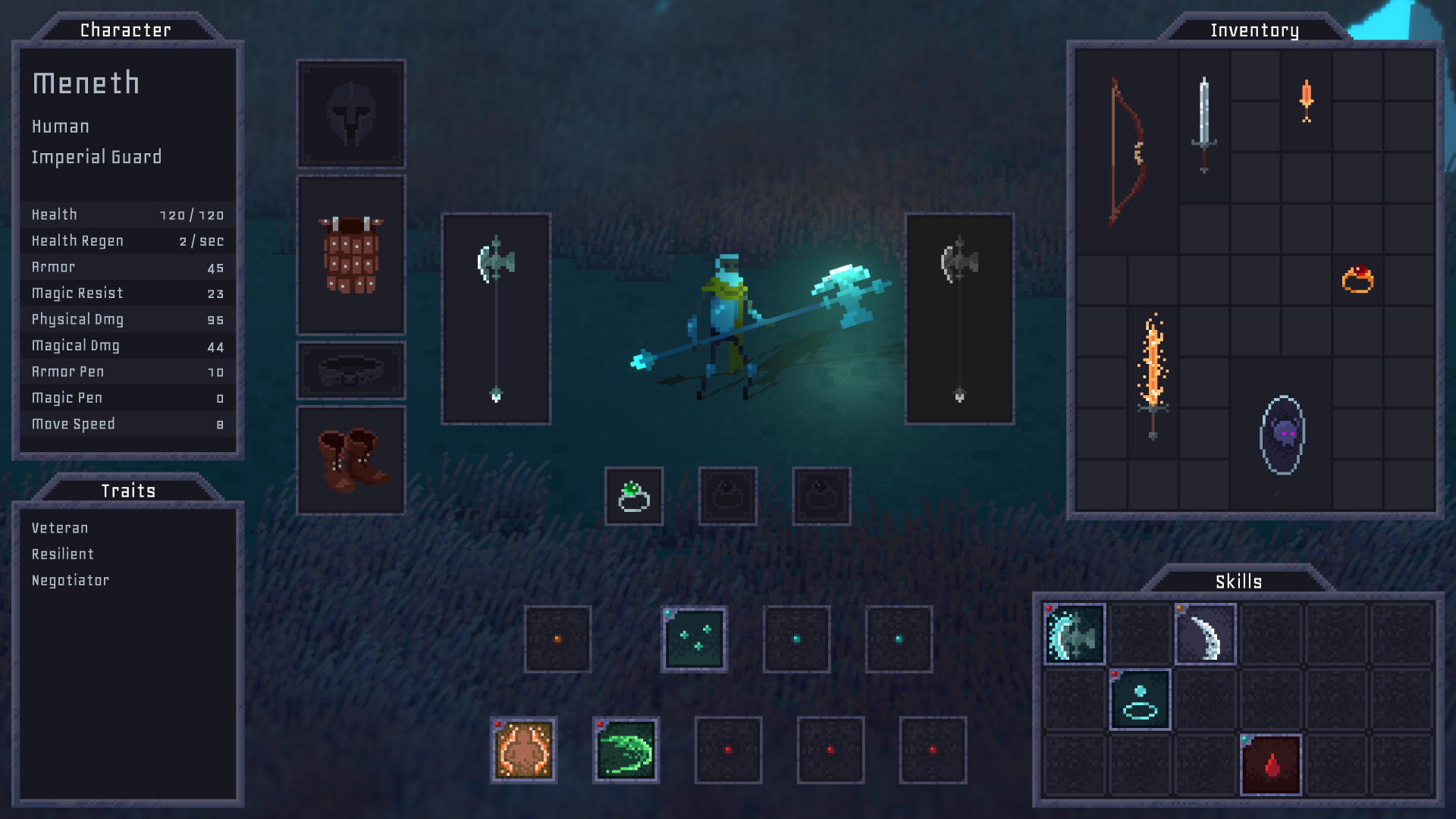Select the equipped halberd in the left weapon slot
Screen dimensions: 1456x819
coord(496,318)
